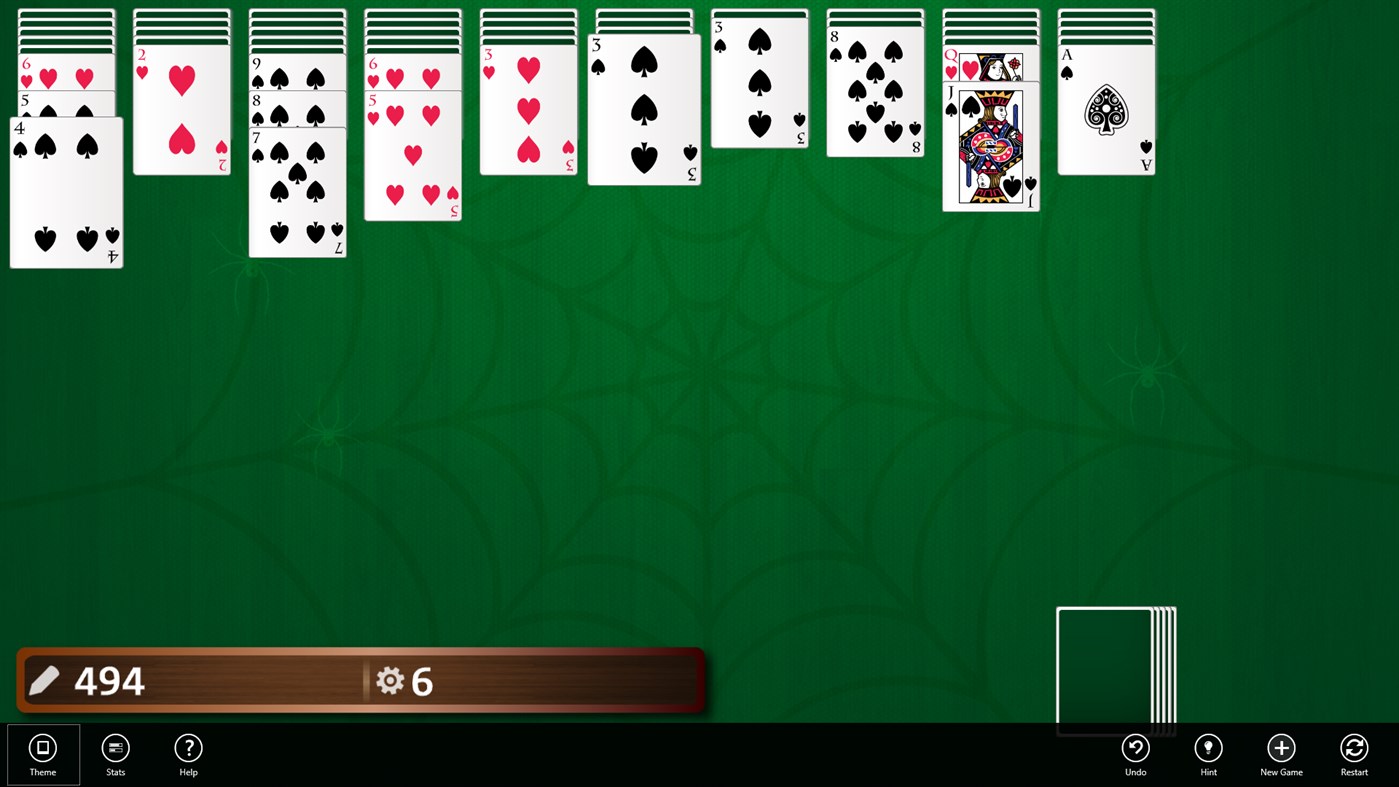View your game Stats

tap(115, 754)
